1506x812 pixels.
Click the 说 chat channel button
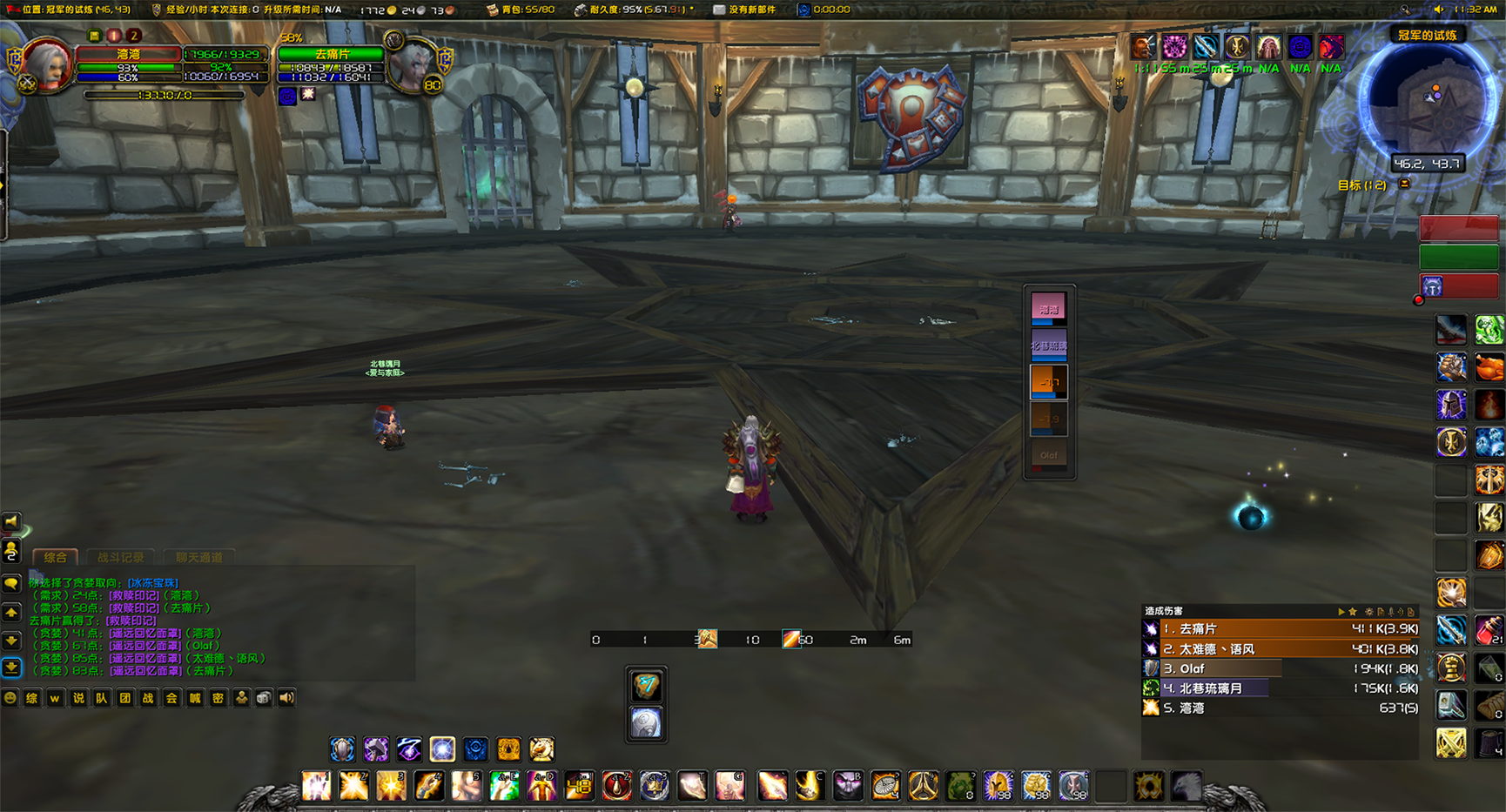[x=78, y=698]
